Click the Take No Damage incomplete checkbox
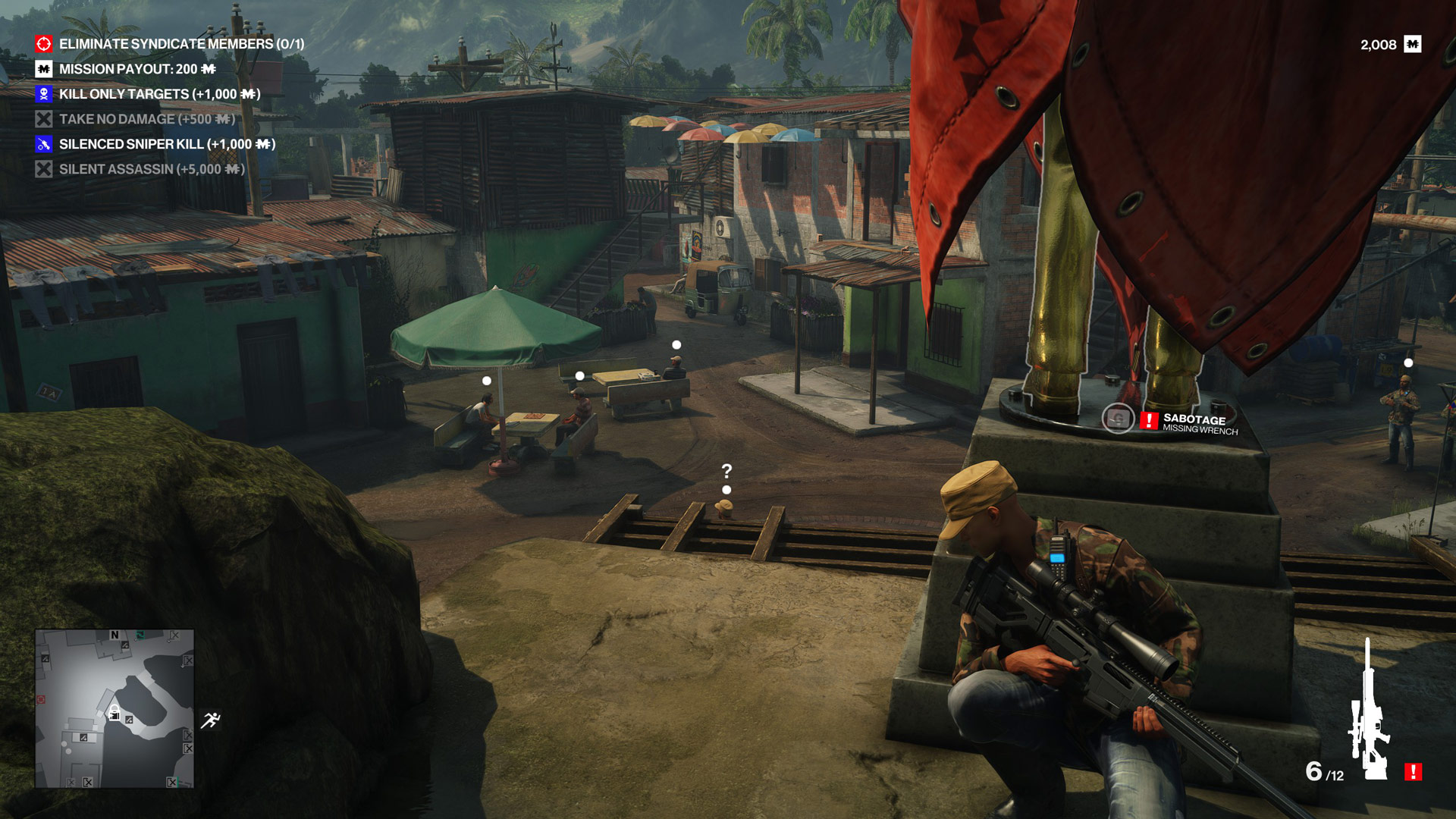The image size is (1456, 819). [42, 119]
